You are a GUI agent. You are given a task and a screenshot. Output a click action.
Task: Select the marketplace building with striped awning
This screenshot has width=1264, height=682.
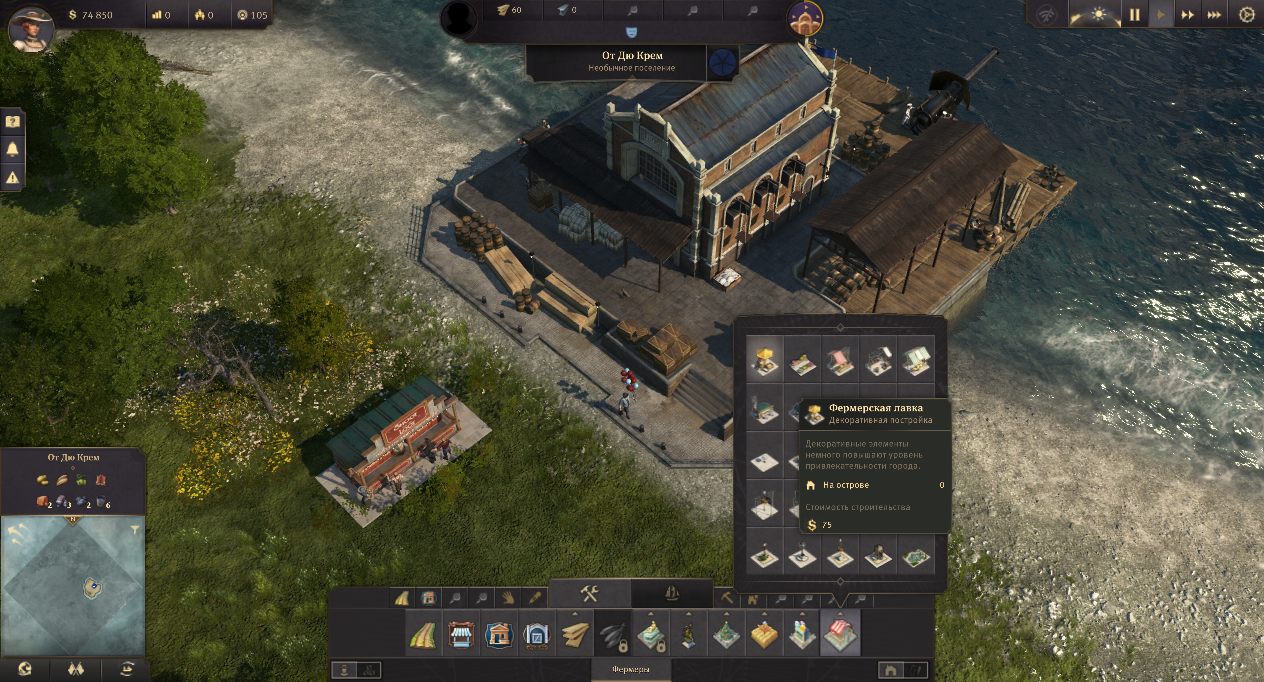pos(460,635)
